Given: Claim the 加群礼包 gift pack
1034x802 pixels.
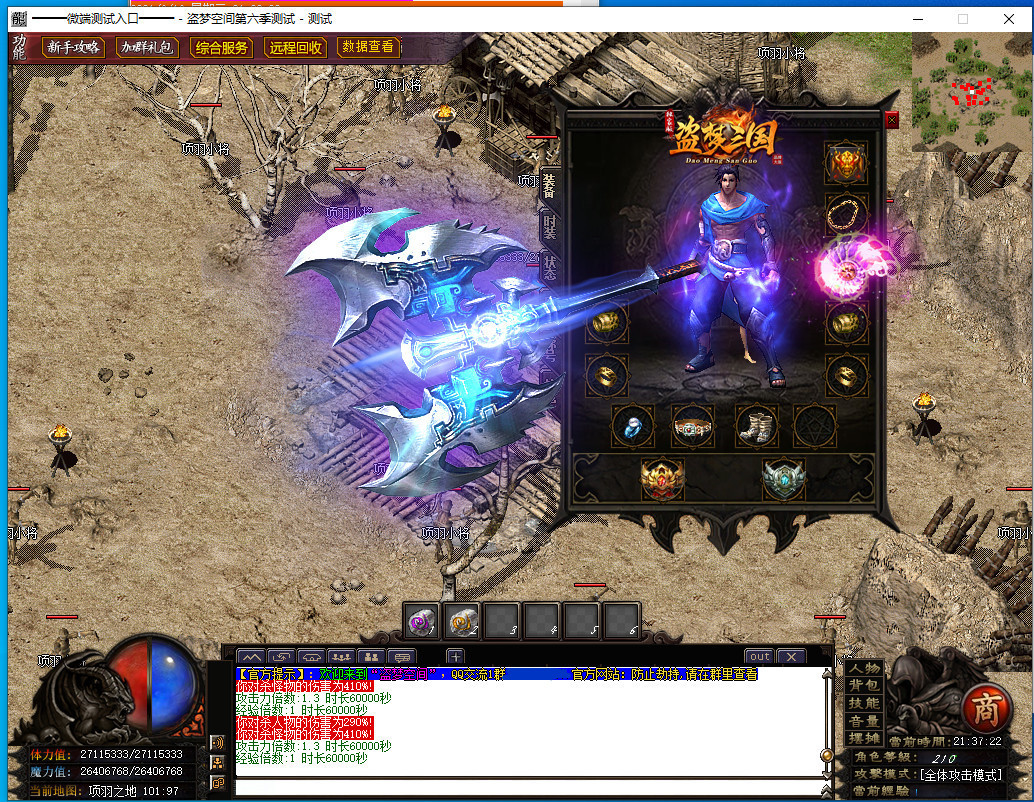Looking at the screenshot, I should (146, 47).
